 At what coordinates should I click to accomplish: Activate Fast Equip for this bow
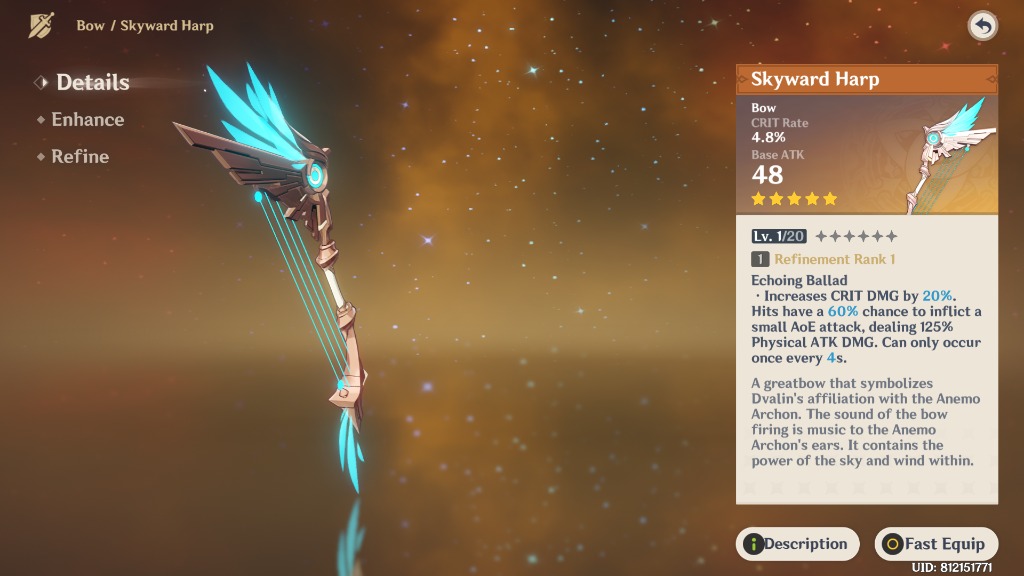coord(936,544)
